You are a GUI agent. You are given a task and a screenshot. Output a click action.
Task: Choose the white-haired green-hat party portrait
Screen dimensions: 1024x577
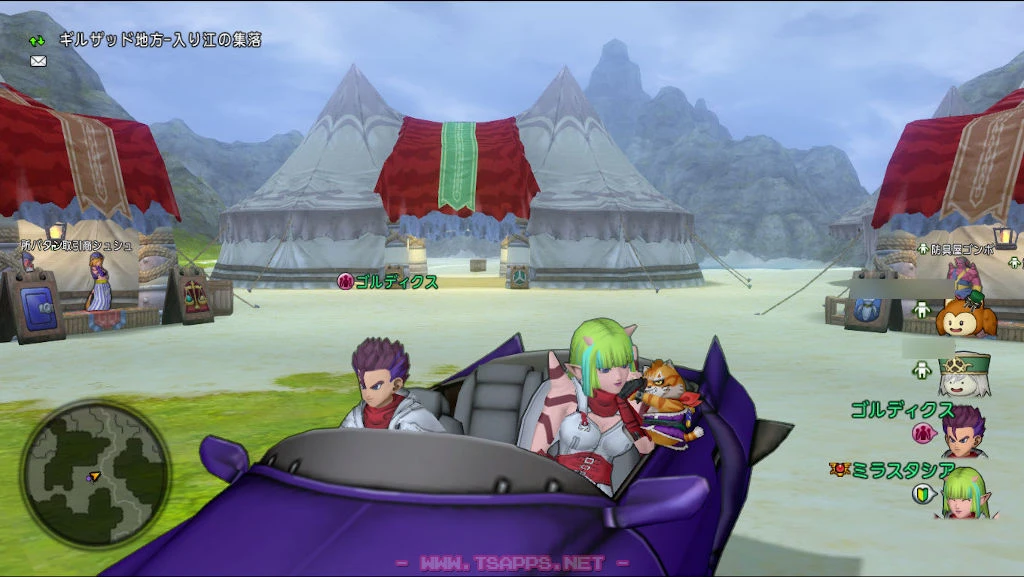[x=963, y=374]
